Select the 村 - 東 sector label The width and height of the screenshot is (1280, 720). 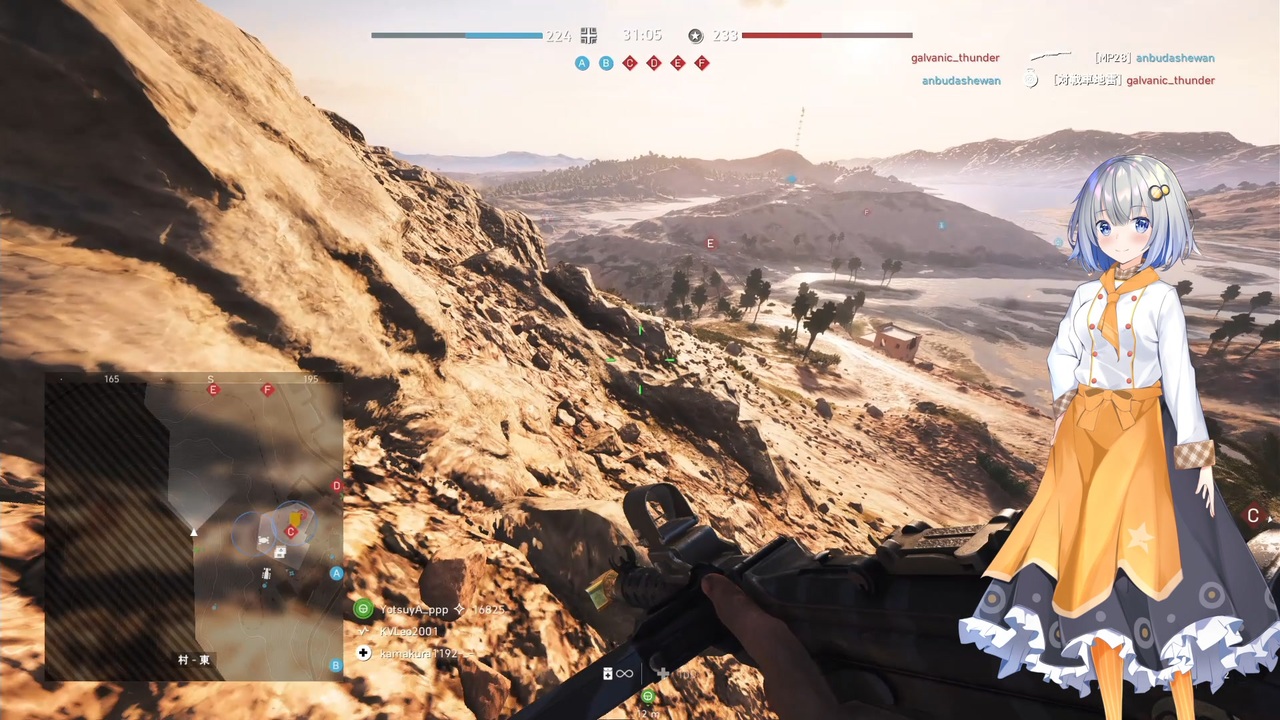pyautogui.click(x=193, y=659)
